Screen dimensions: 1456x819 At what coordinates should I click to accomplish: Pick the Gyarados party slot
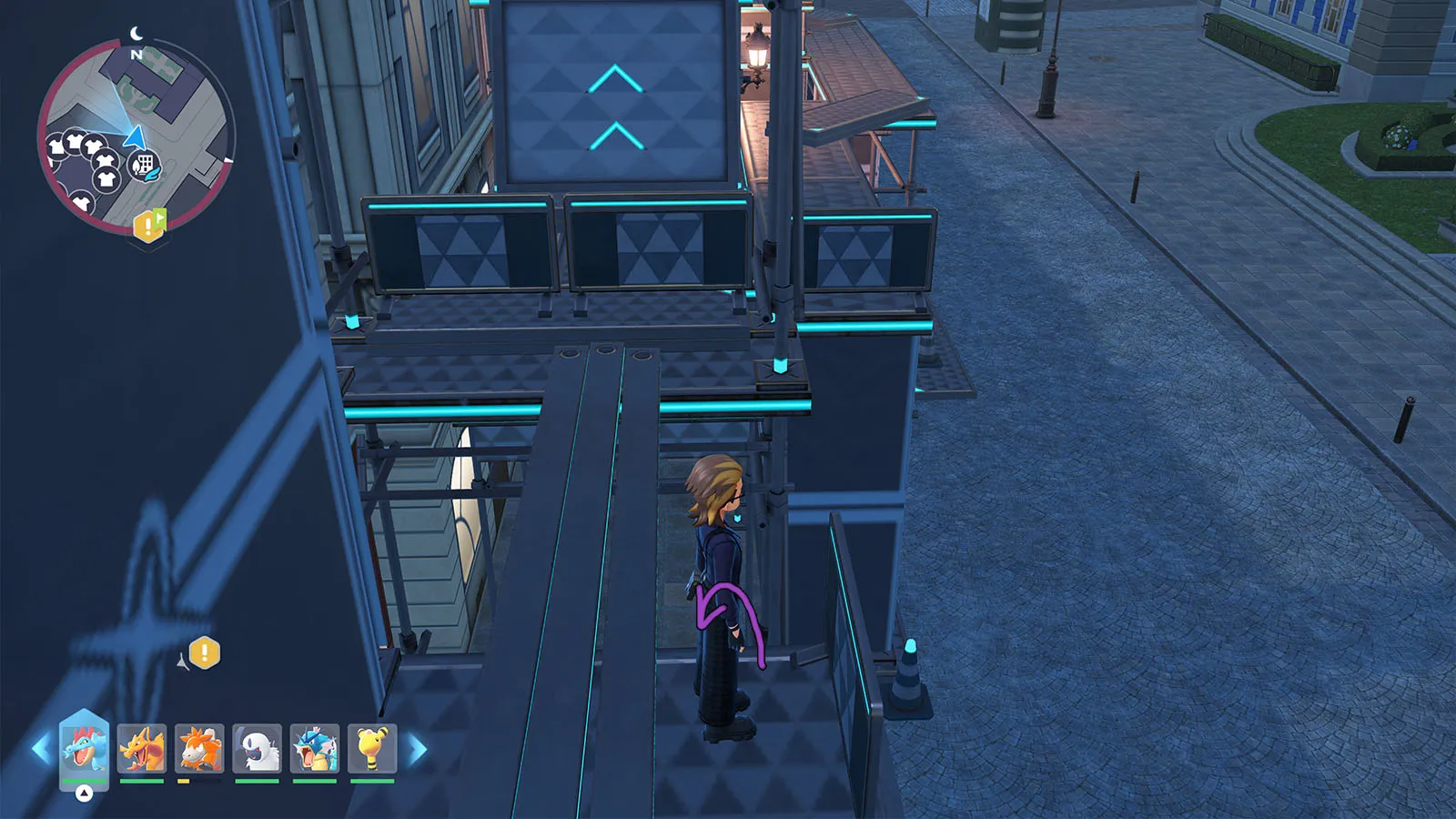pyautogui.click(x=315, y=748)
